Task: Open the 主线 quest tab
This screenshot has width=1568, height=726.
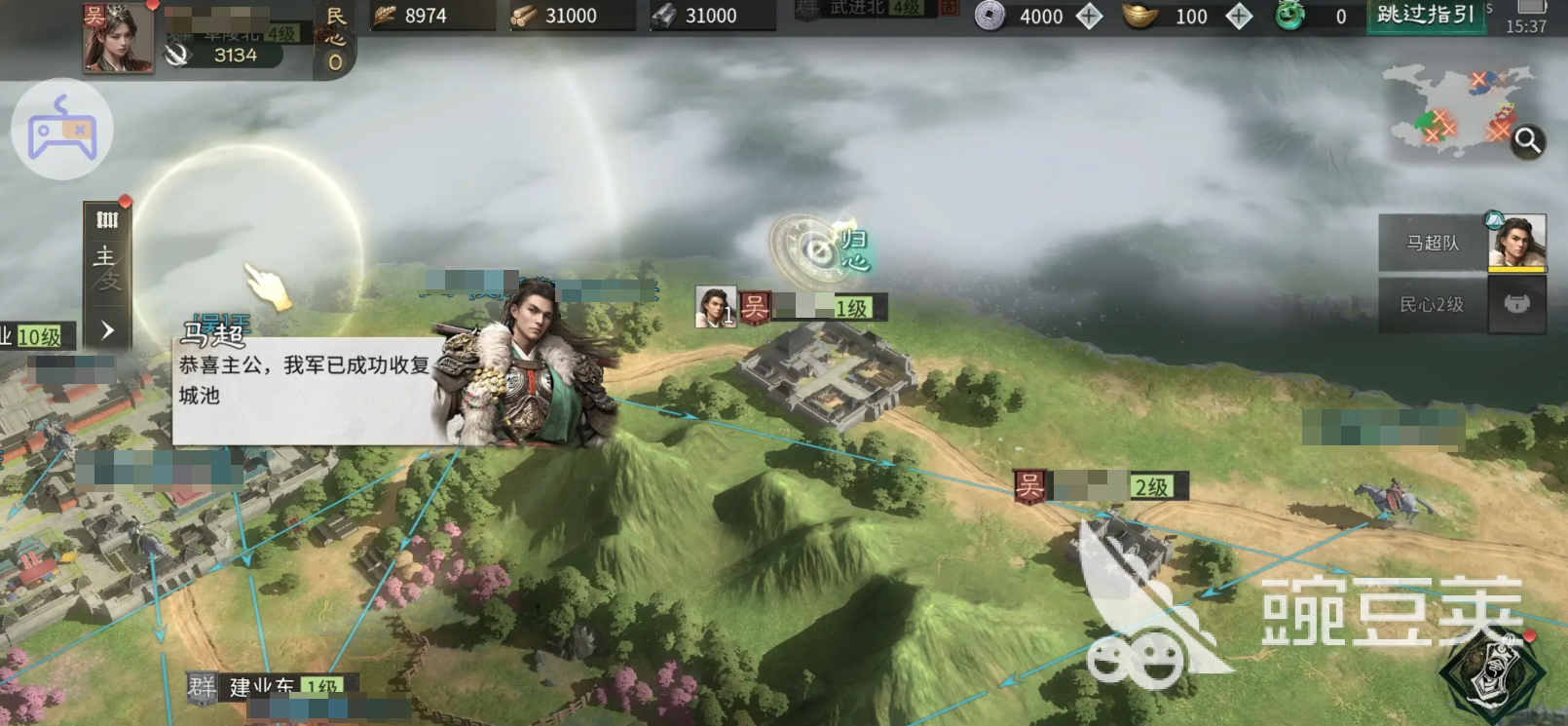Action: (x=105, y=268)
